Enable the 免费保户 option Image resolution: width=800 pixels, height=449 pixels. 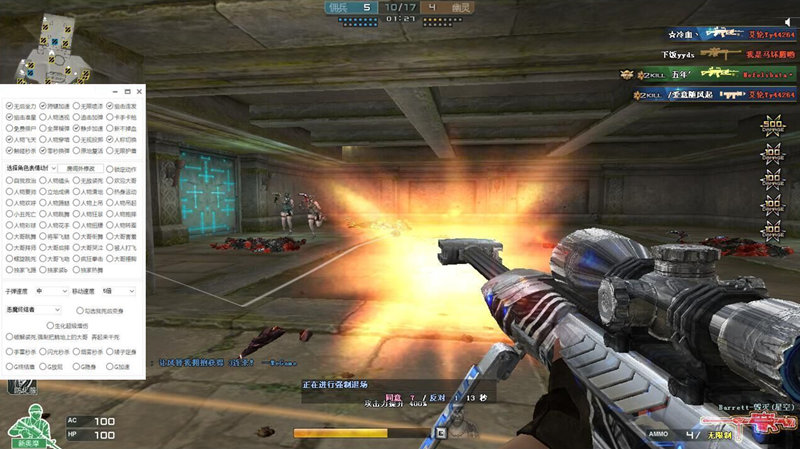(9, 127)
